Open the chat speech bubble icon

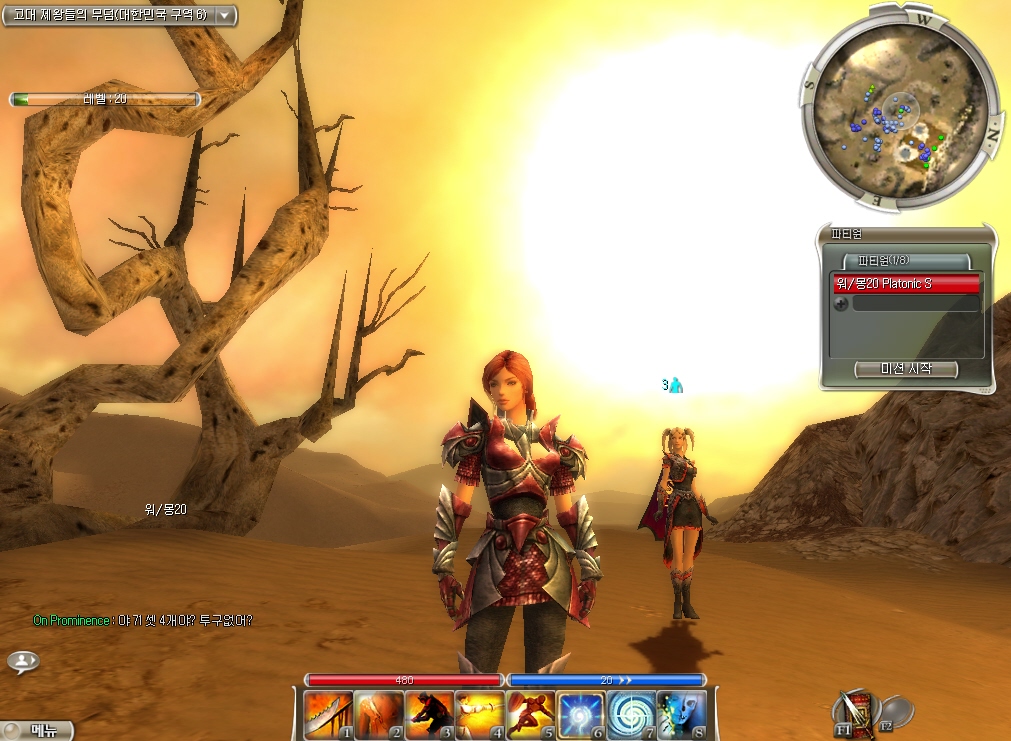(x=22, y=661)
